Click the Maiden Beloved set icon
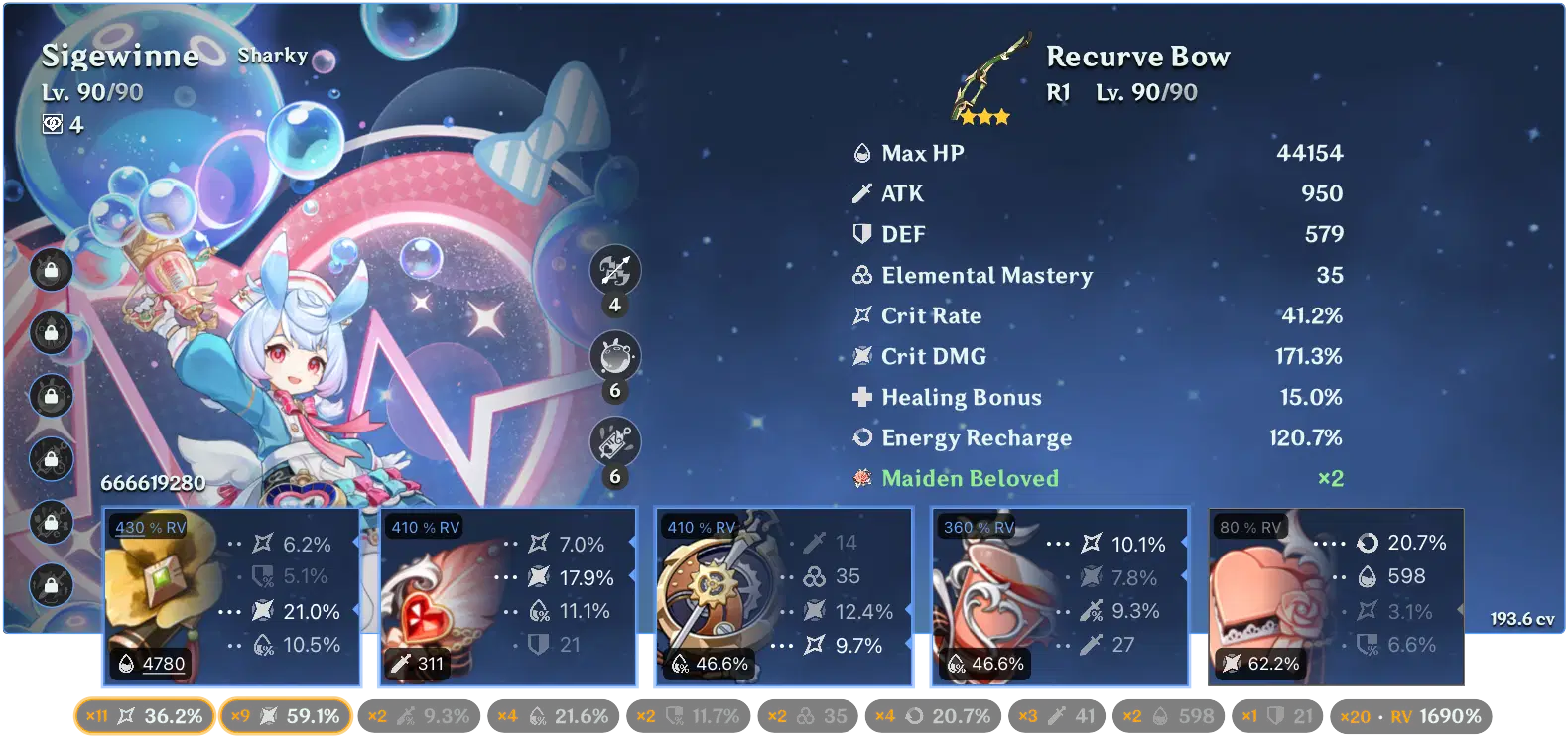This screenshot has width=1568, height=741. [861, 478]
